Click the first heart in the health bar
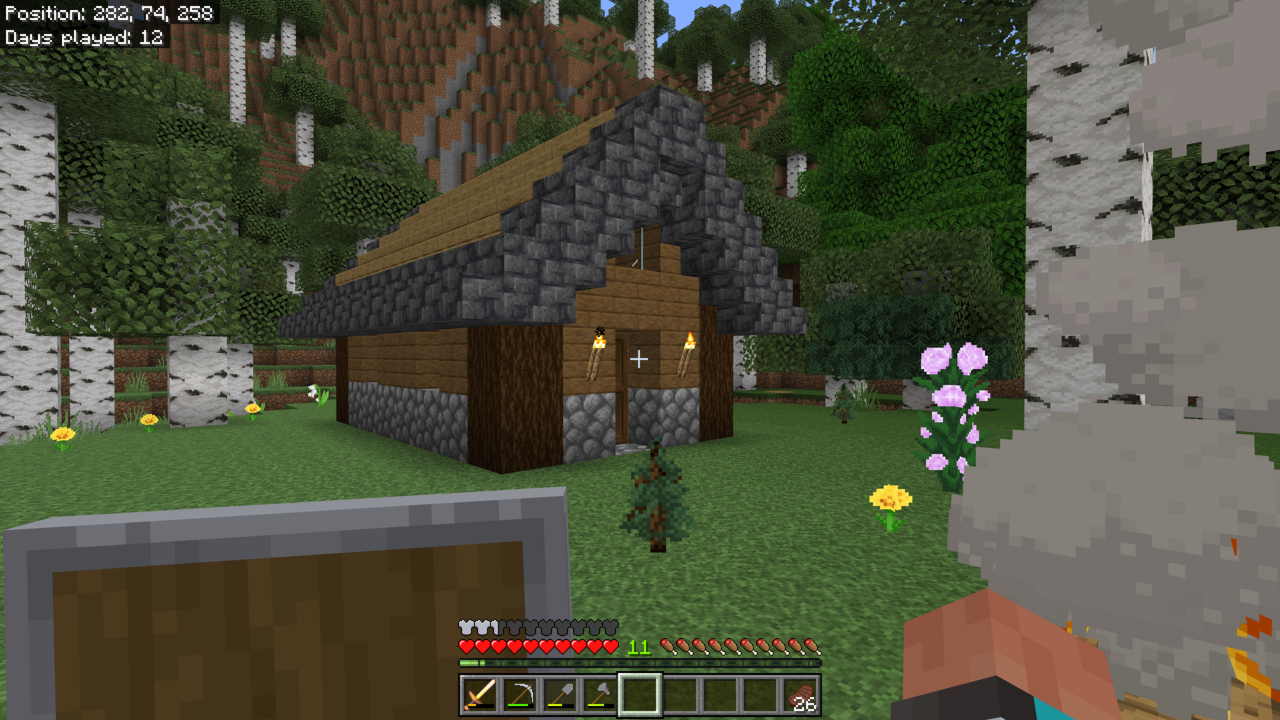This screenshot has width=1280, height=720. click(466, 648)
